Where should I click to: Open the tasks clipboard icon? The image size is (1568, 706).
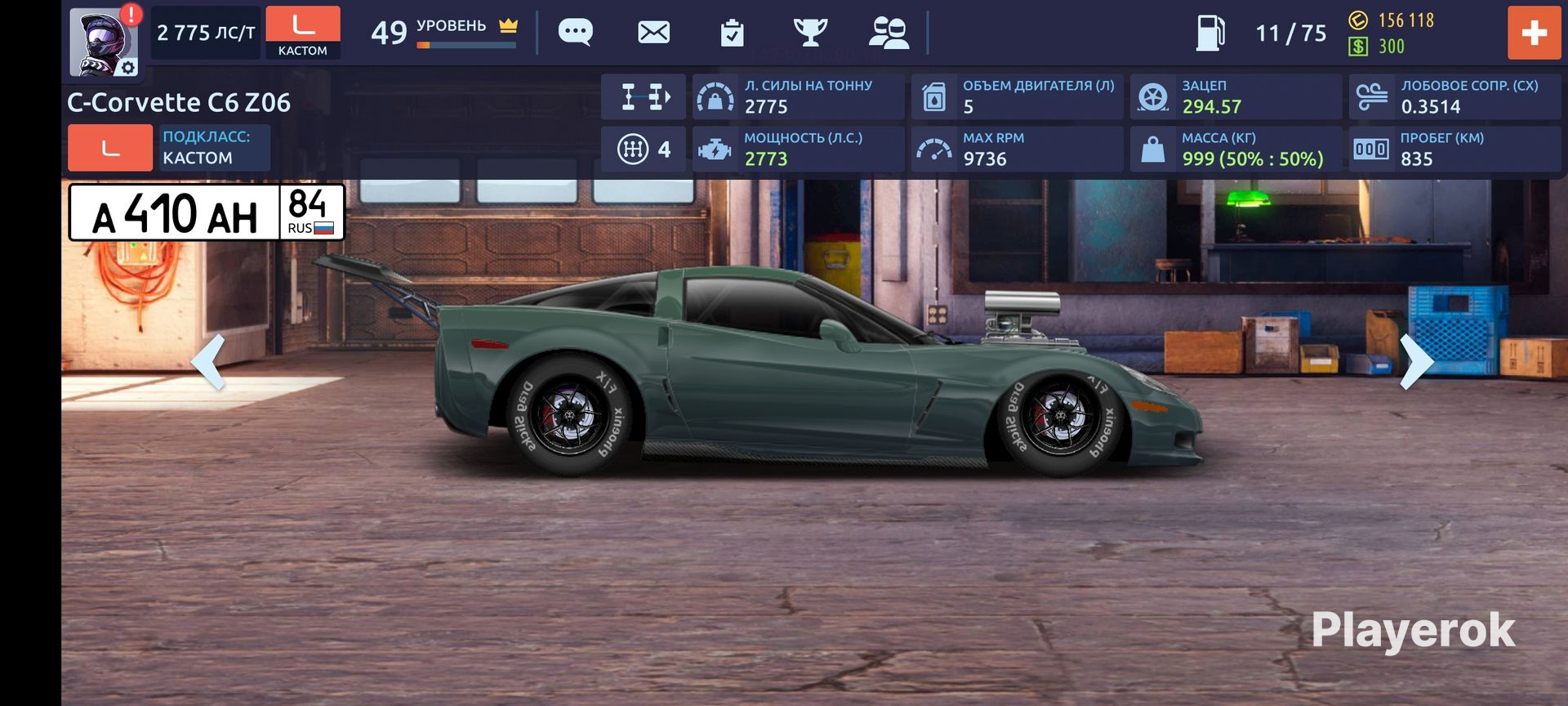(732, 33)
